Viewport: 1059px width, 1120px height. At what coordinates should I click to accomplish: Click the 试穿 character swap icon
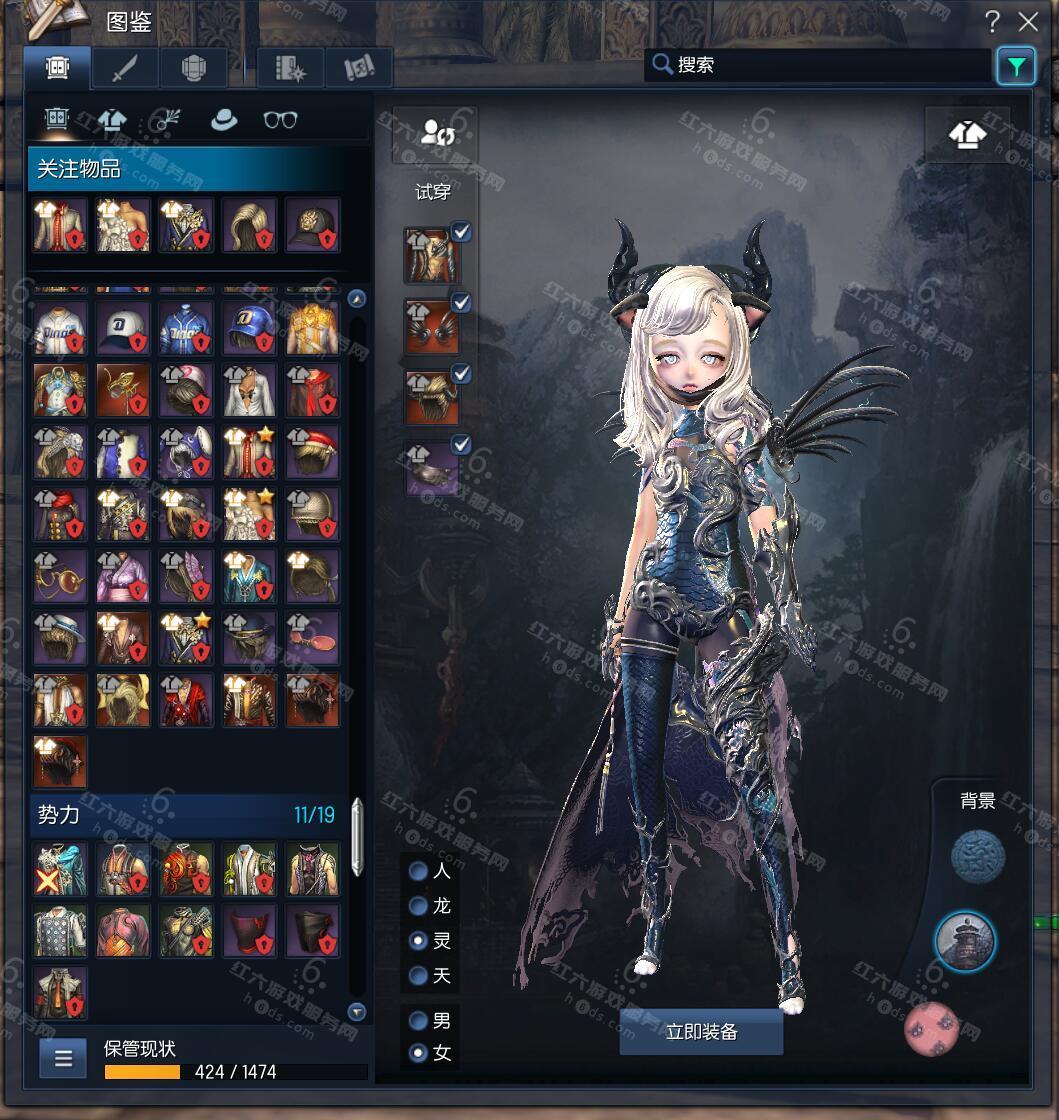coord(435,132)
